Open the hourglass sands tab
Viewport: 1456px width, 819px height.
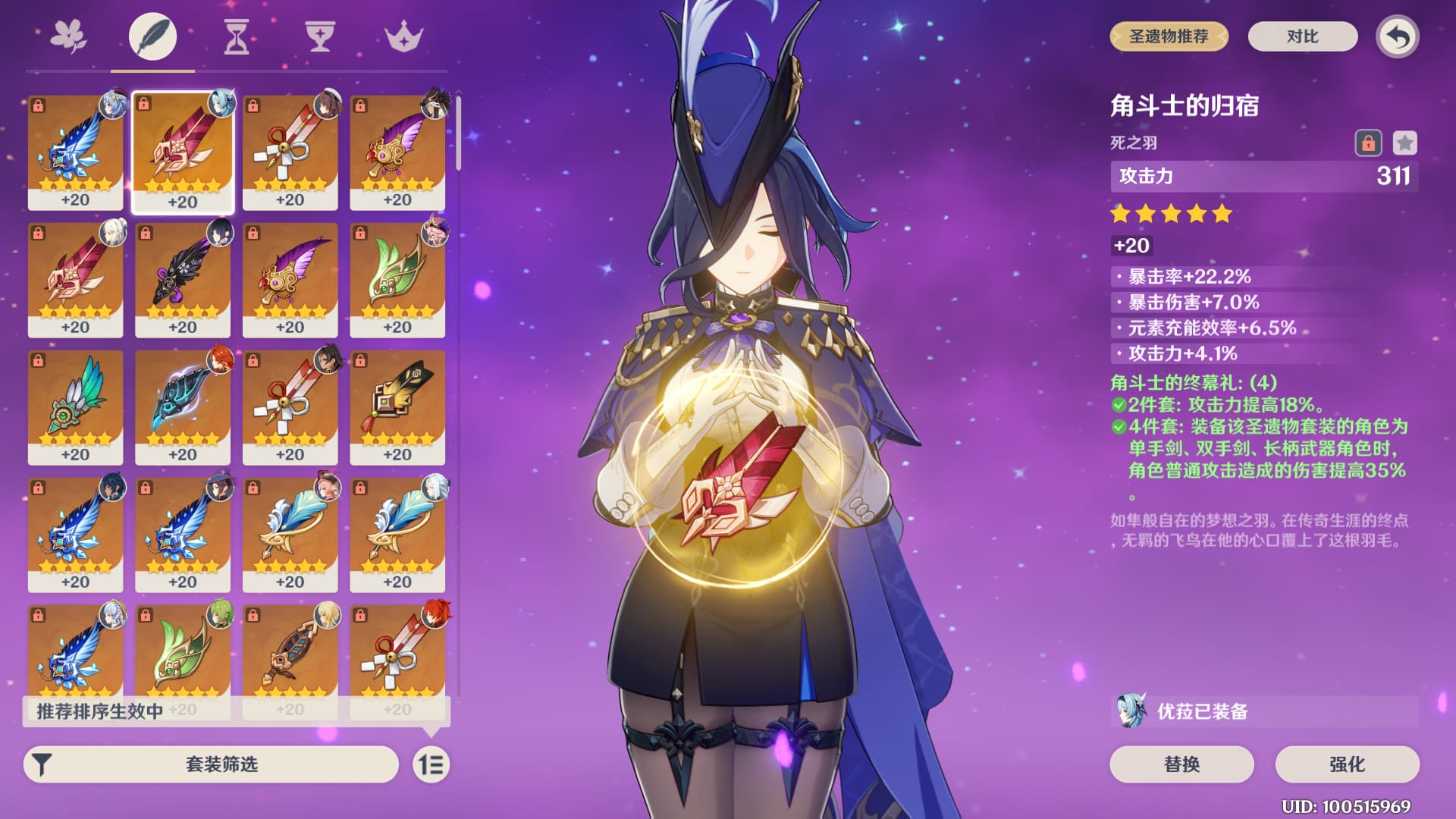[237, 36]
